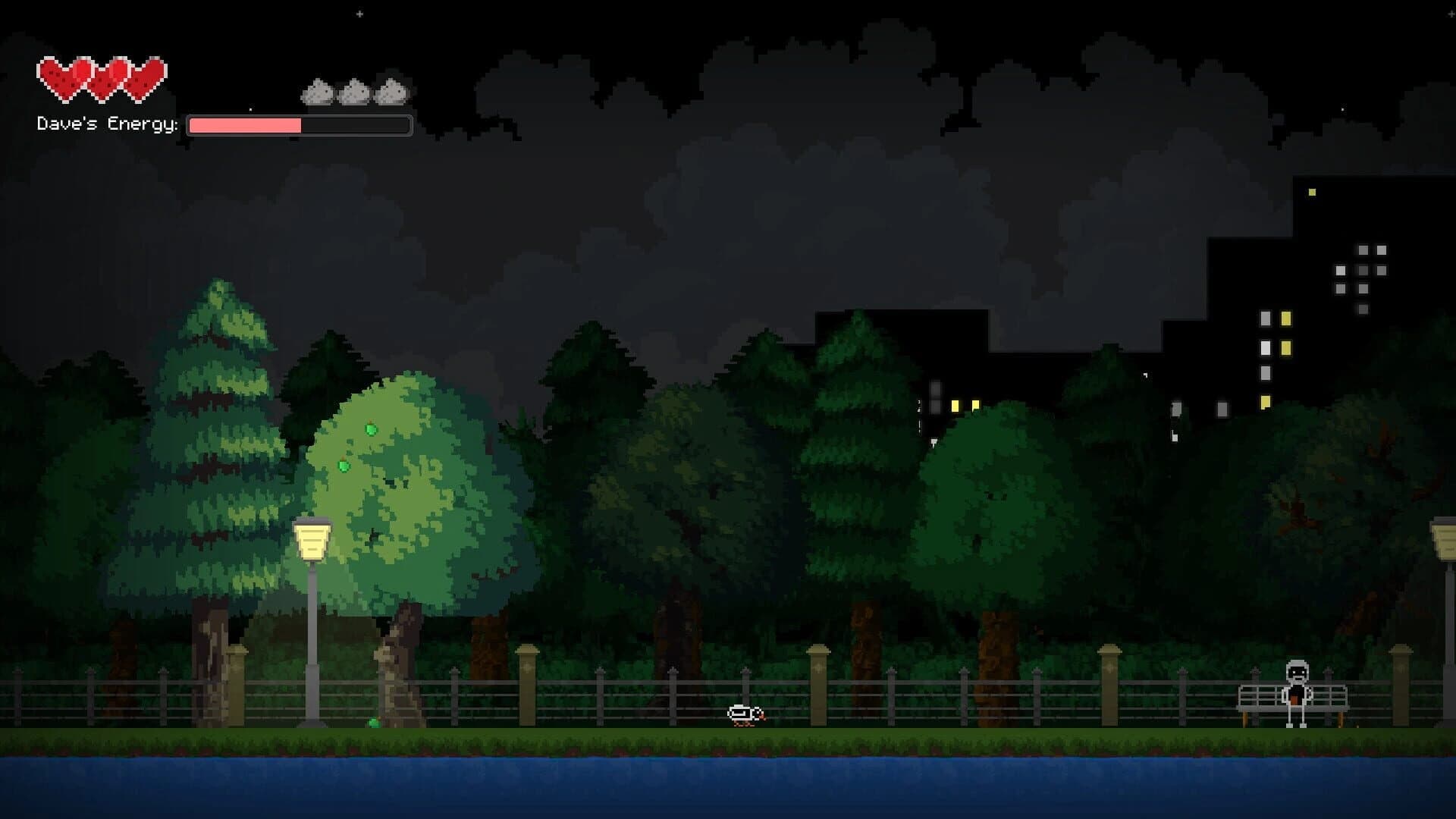This screenshot has width=1456, height=819.
Task: Click the middle heart in the health display
Action: 101,76
